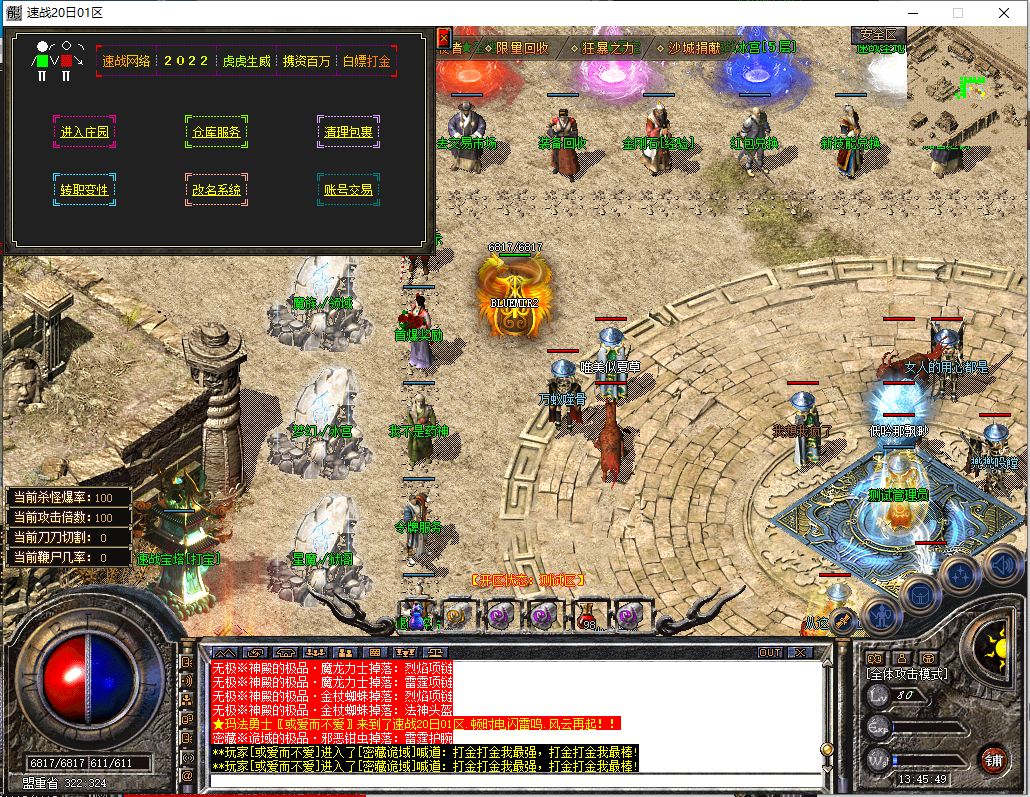Open the 转职变性 option
Image resolution: width=1030 pixels, height=797 pixels.
84,189
